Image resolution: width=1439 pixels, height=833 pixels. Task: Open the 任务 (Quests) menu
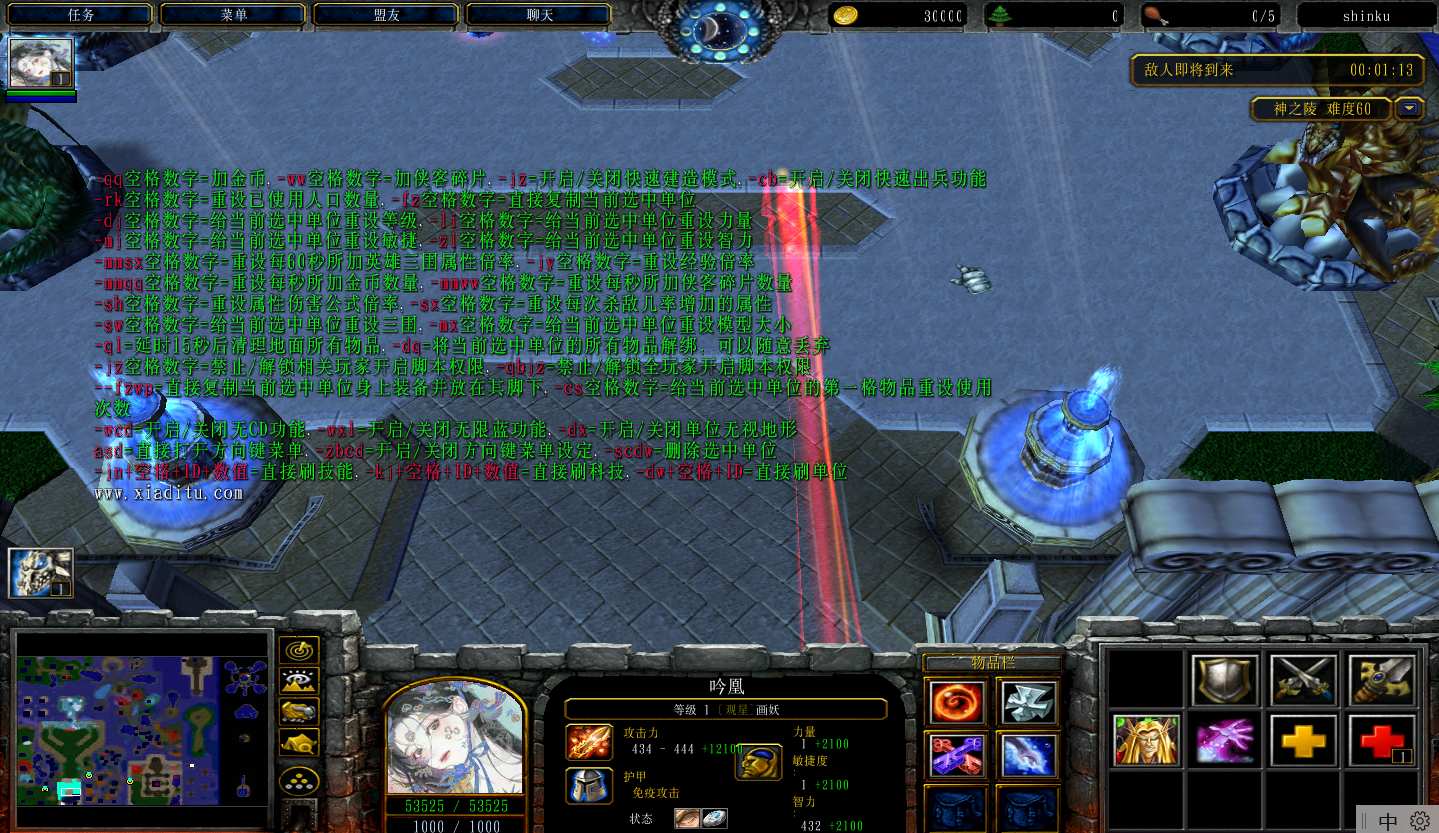(81, 15)
